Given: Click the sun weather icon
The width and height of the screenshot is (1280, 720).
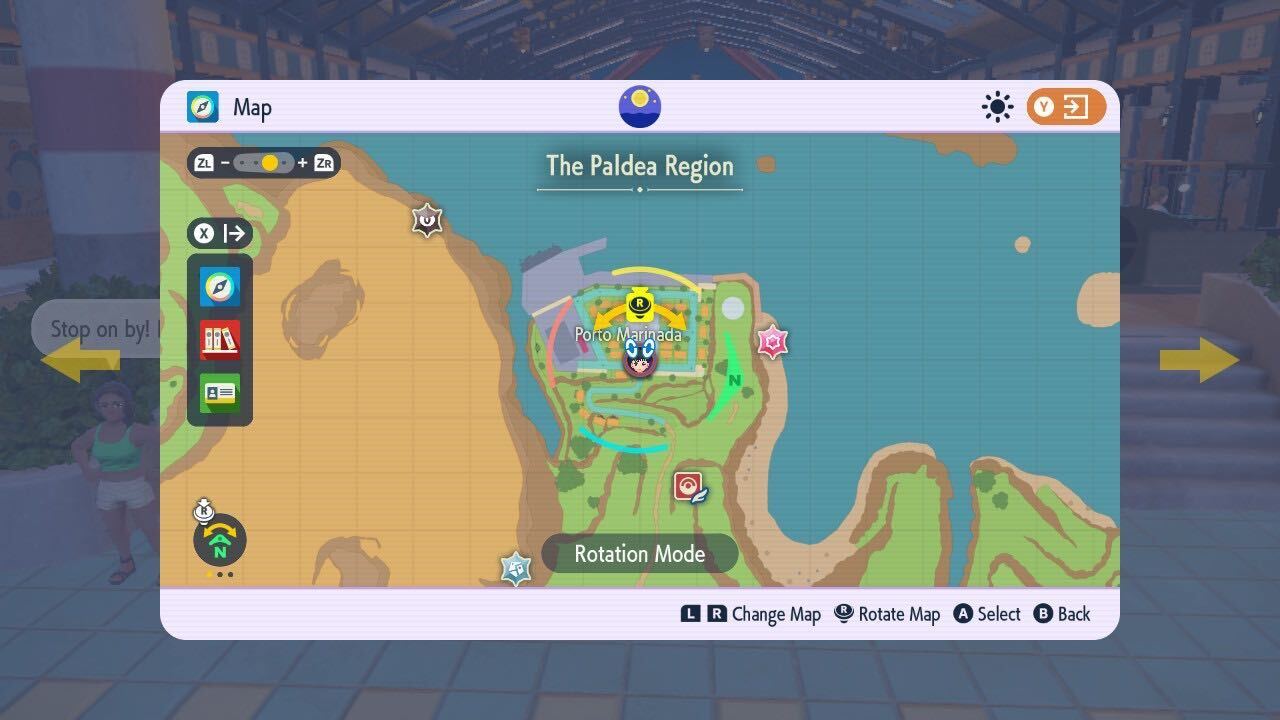Looking at the screenshot, I should click(997, 106).
